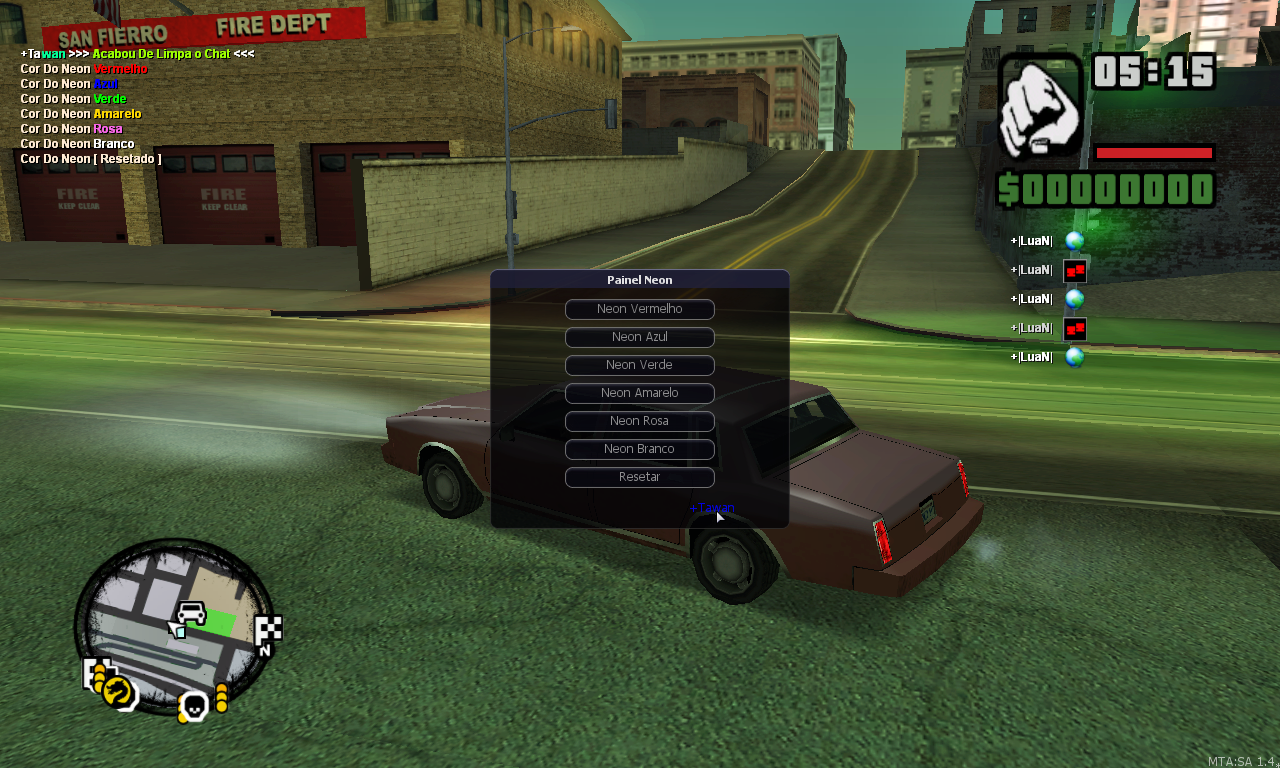Click the red icon beside the fourth +|LuaN| entry

pyautogui.click(x=1074, y=327)
